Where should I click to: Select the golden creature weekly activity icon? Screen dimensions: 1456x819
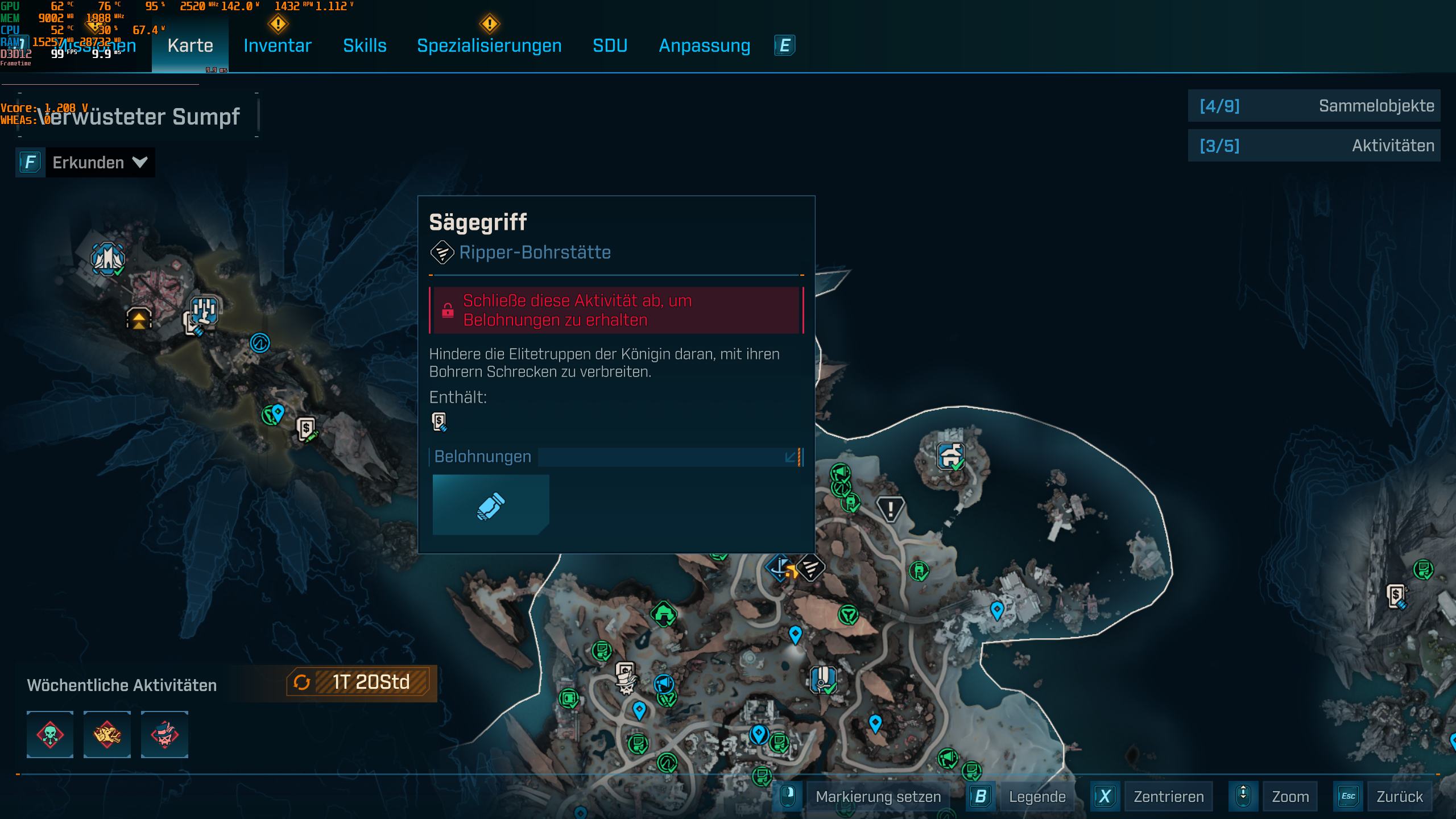point(107,735)
